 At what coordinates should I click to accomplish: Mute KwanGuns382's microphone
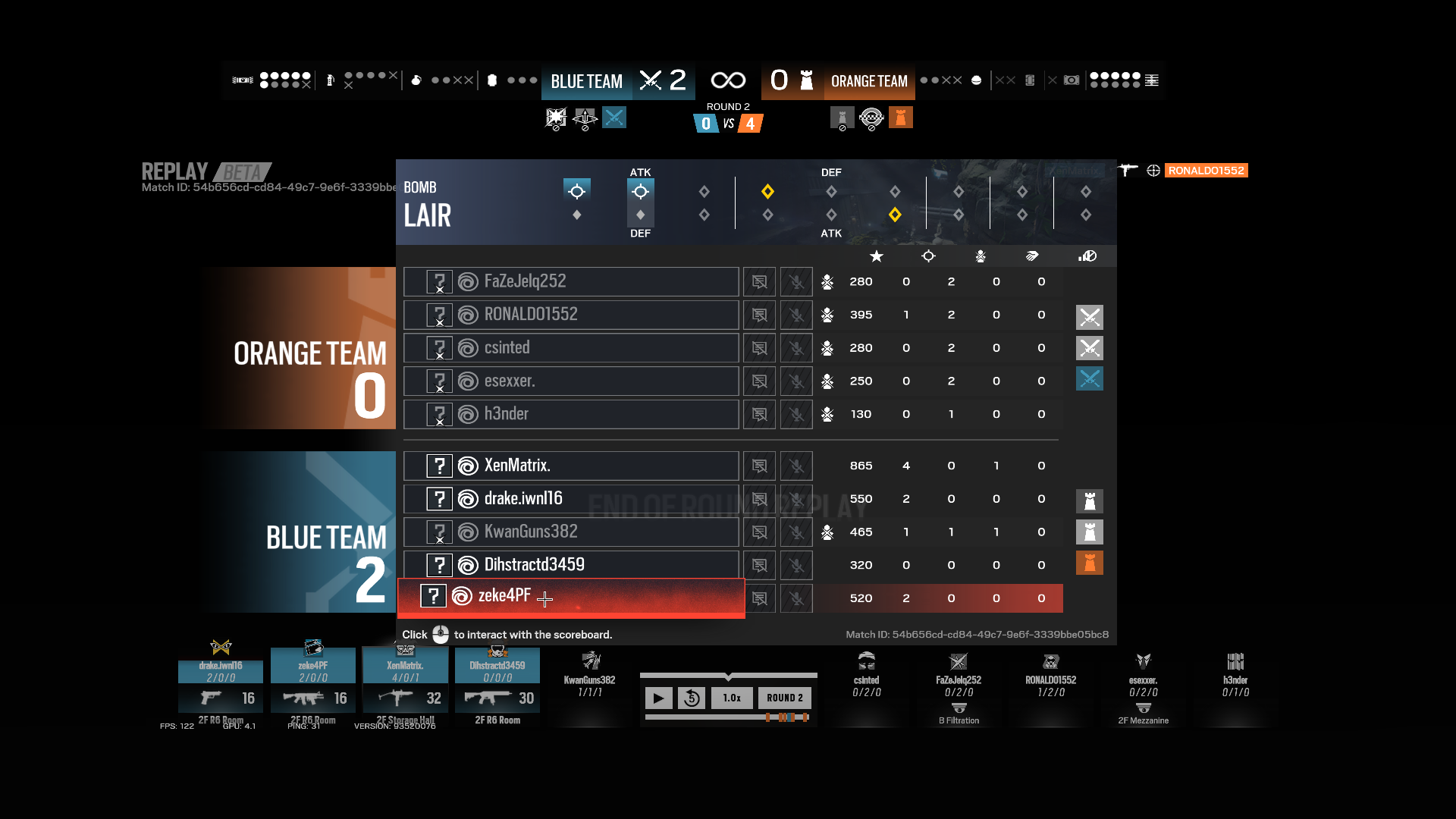pos(796,532)
